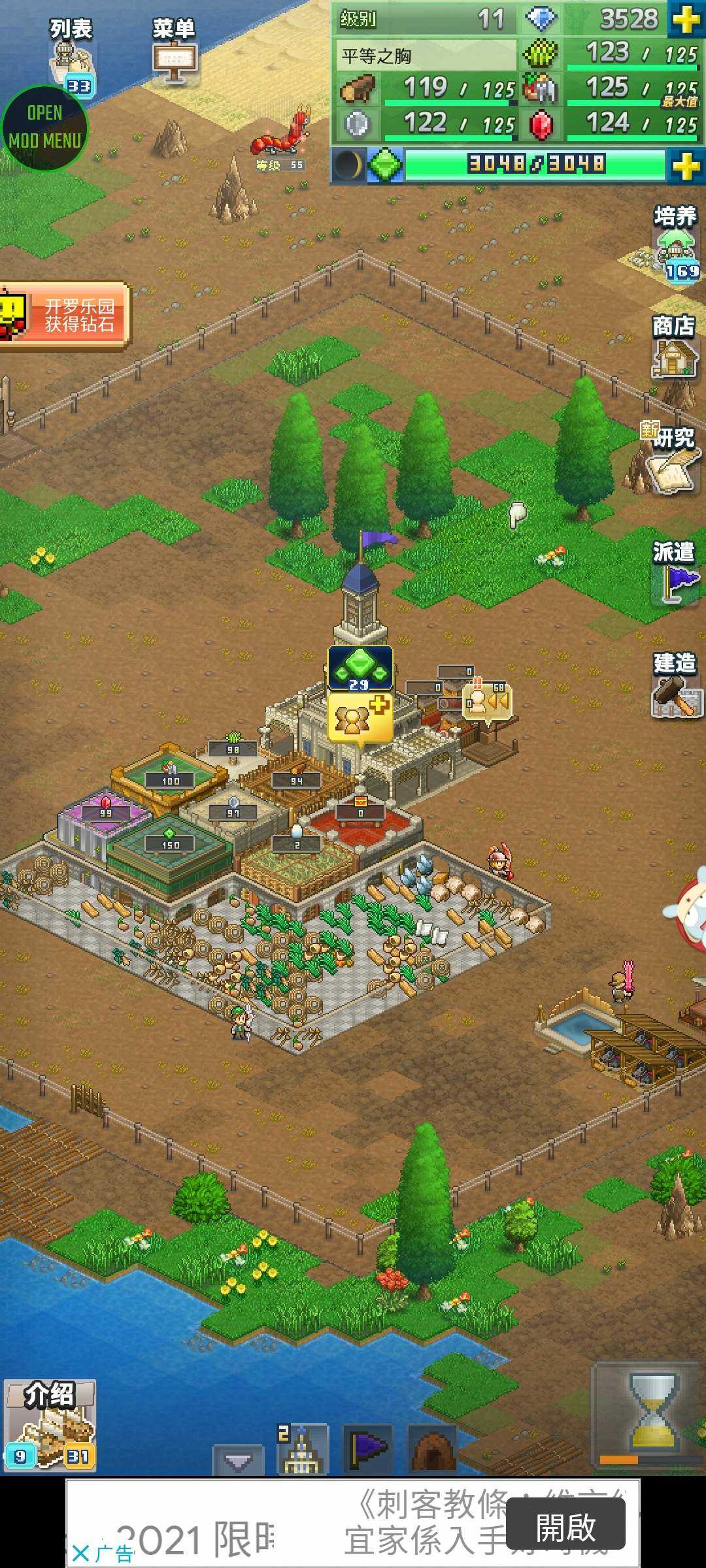
Task: Tap the yellow add-residents bubble
Action: tap(360, 718)
